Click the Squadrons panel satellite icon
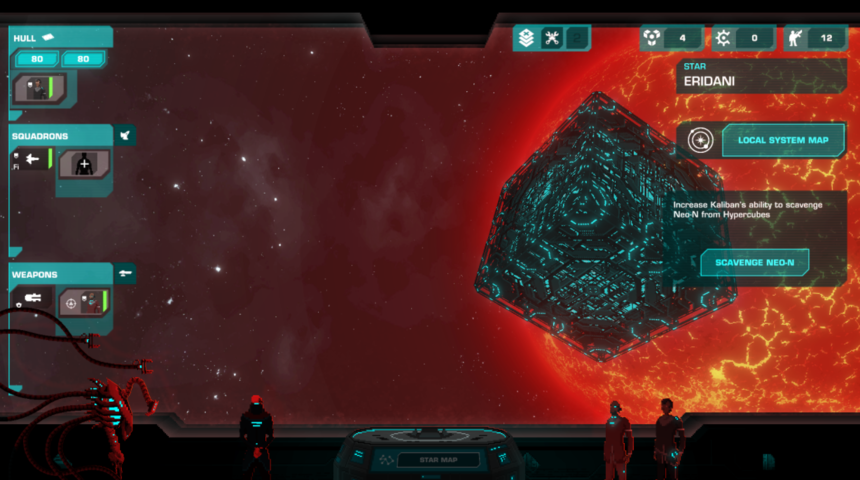The width and height of the screenshot is (860, 480). coord(124,135)
